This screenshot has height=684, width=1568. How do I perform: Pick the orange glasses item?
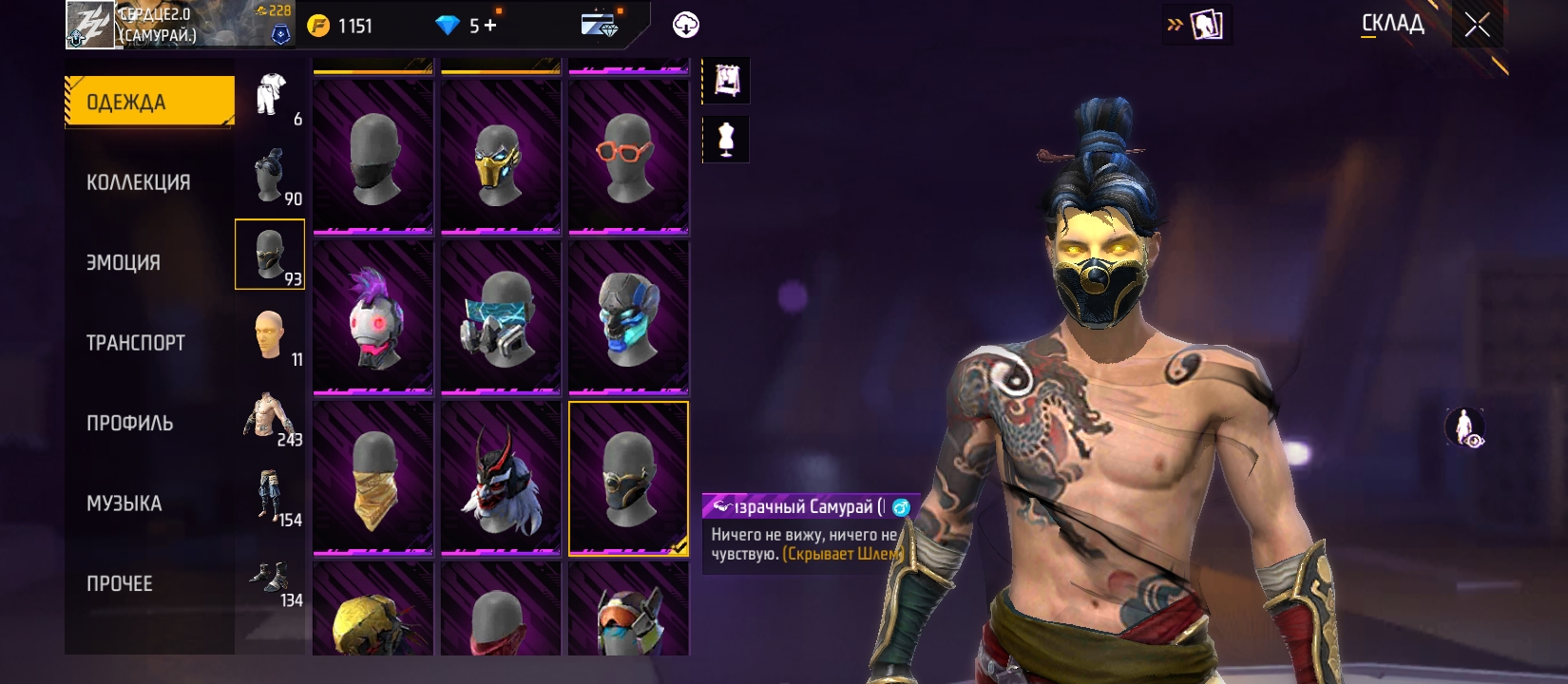point(628,157)
